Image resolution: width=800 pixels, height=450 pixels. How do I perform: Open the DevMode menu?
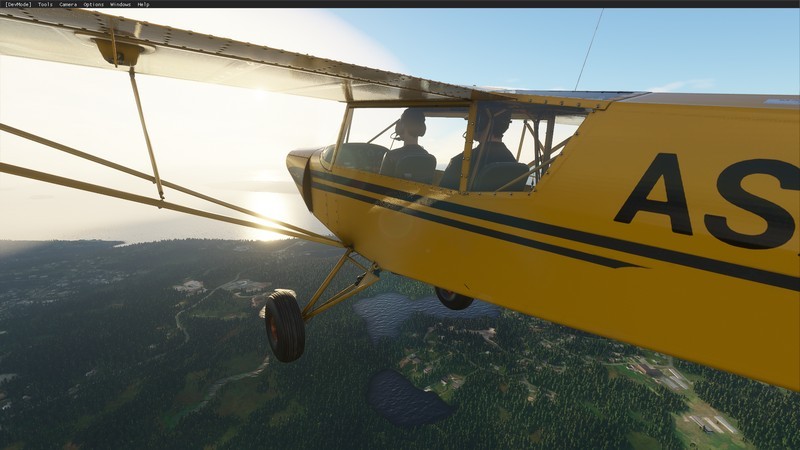point(17,4)
